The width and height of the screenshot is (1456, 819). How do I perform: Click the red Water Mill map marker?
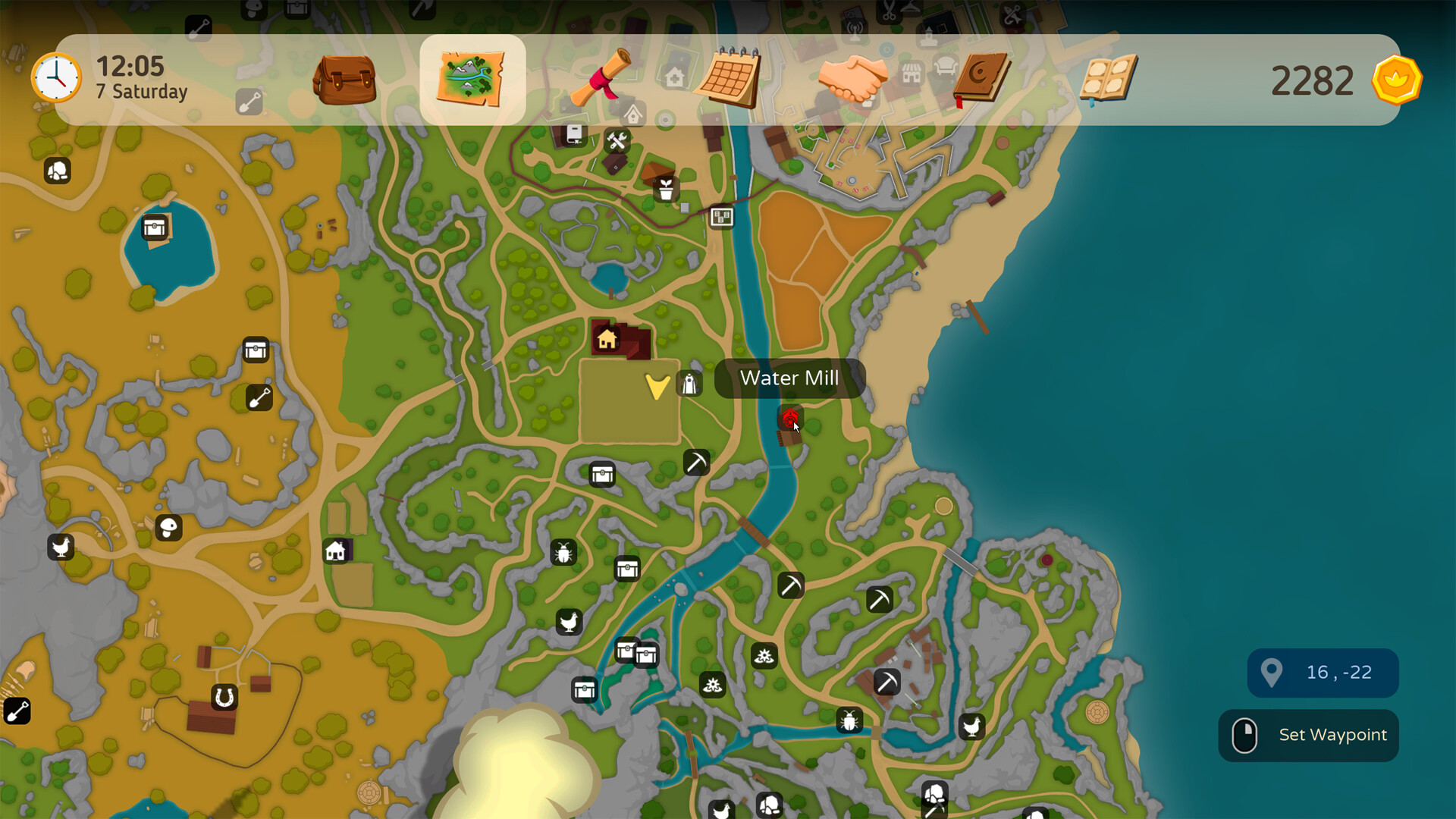(790, 418)
